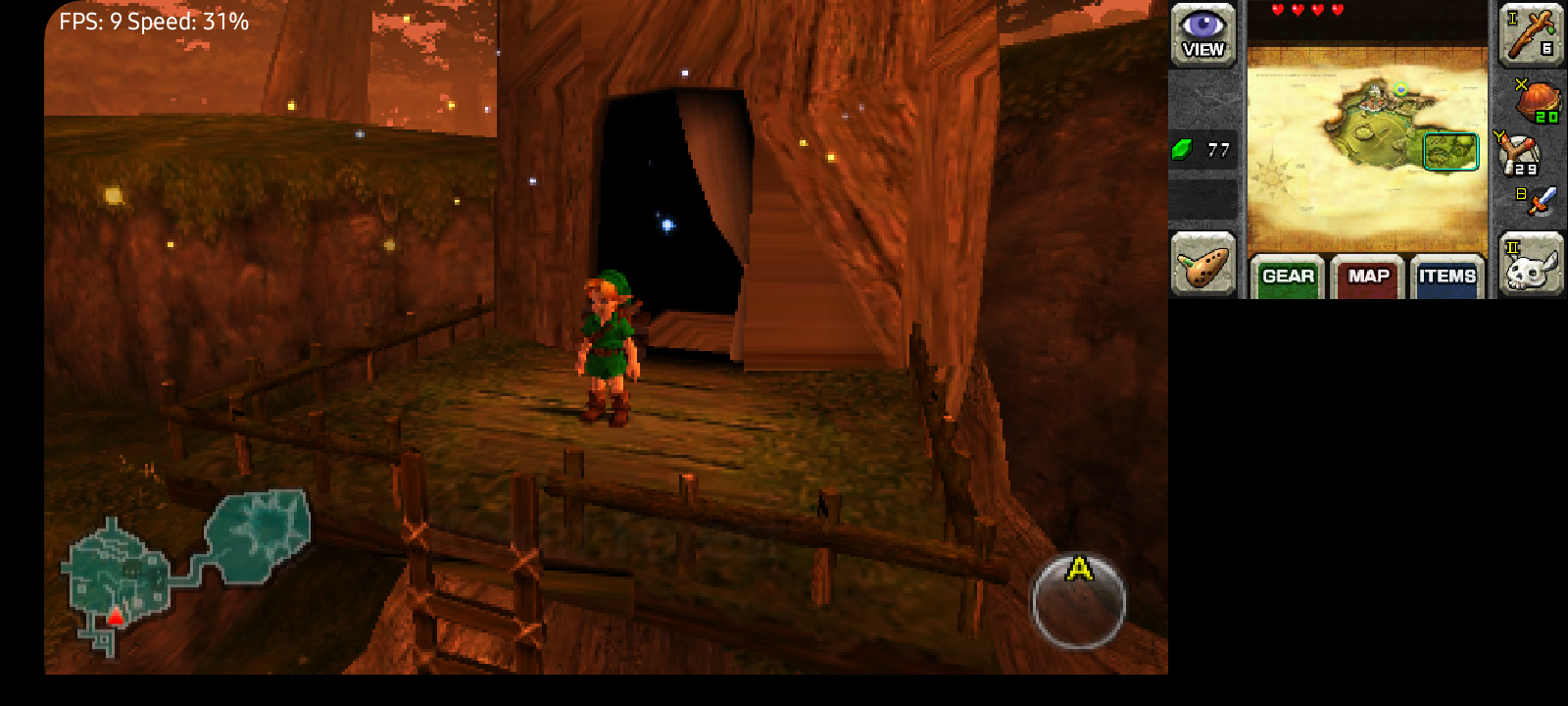Equip the slingshot item icon
Image resolution: width=1568 pixels, height=706 pixels.
pyautogui.click(x=1520, y=154)
